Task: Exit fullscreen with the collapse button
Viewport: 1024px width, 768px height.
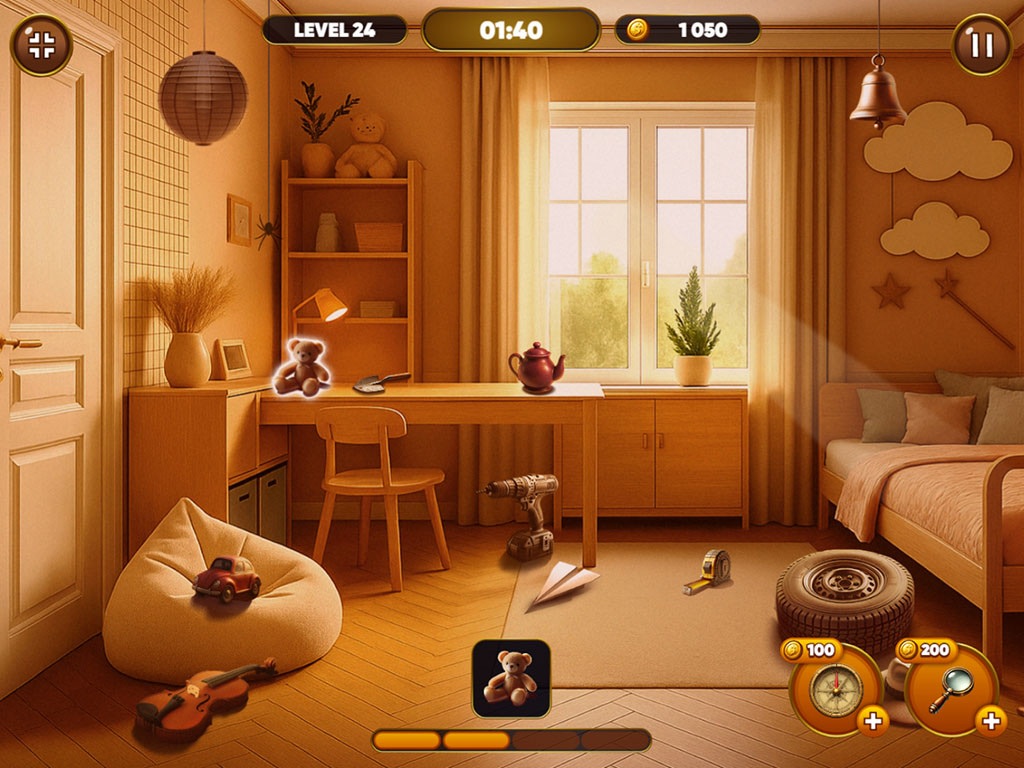Action: tap(41, 45)
